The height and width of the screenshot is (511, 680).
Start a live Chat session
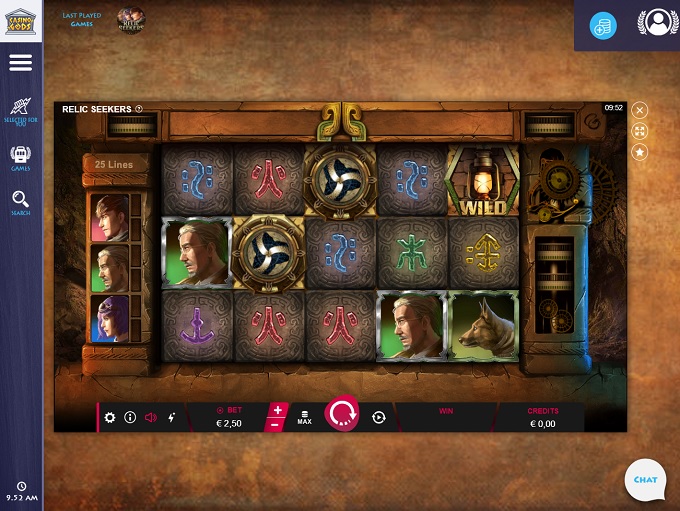(x=645, y=479)
